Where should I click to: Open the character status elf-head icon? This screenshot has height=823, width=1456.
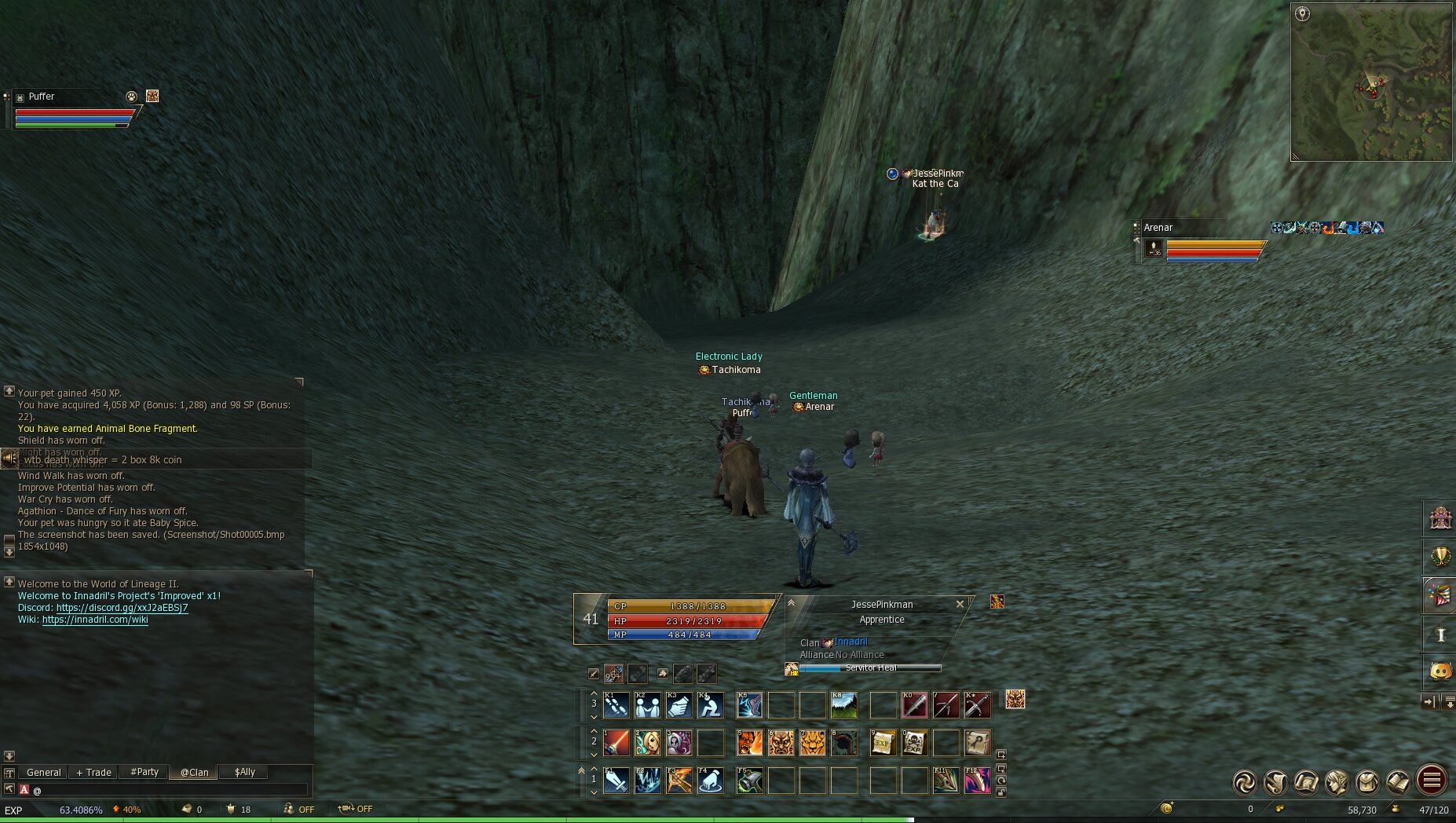coord(1337,781)
